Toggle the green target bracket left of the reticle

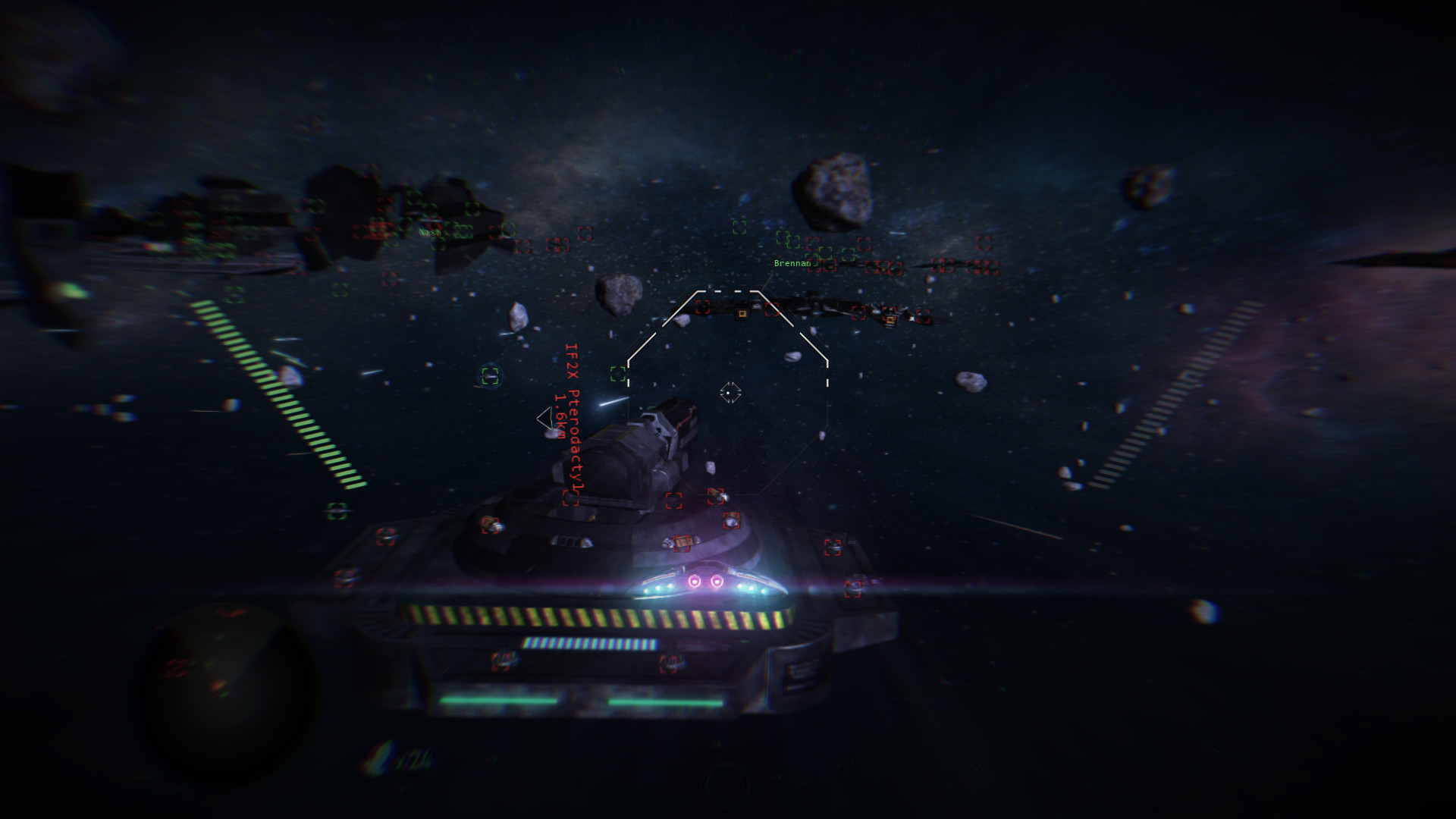(x=618, y=374)
